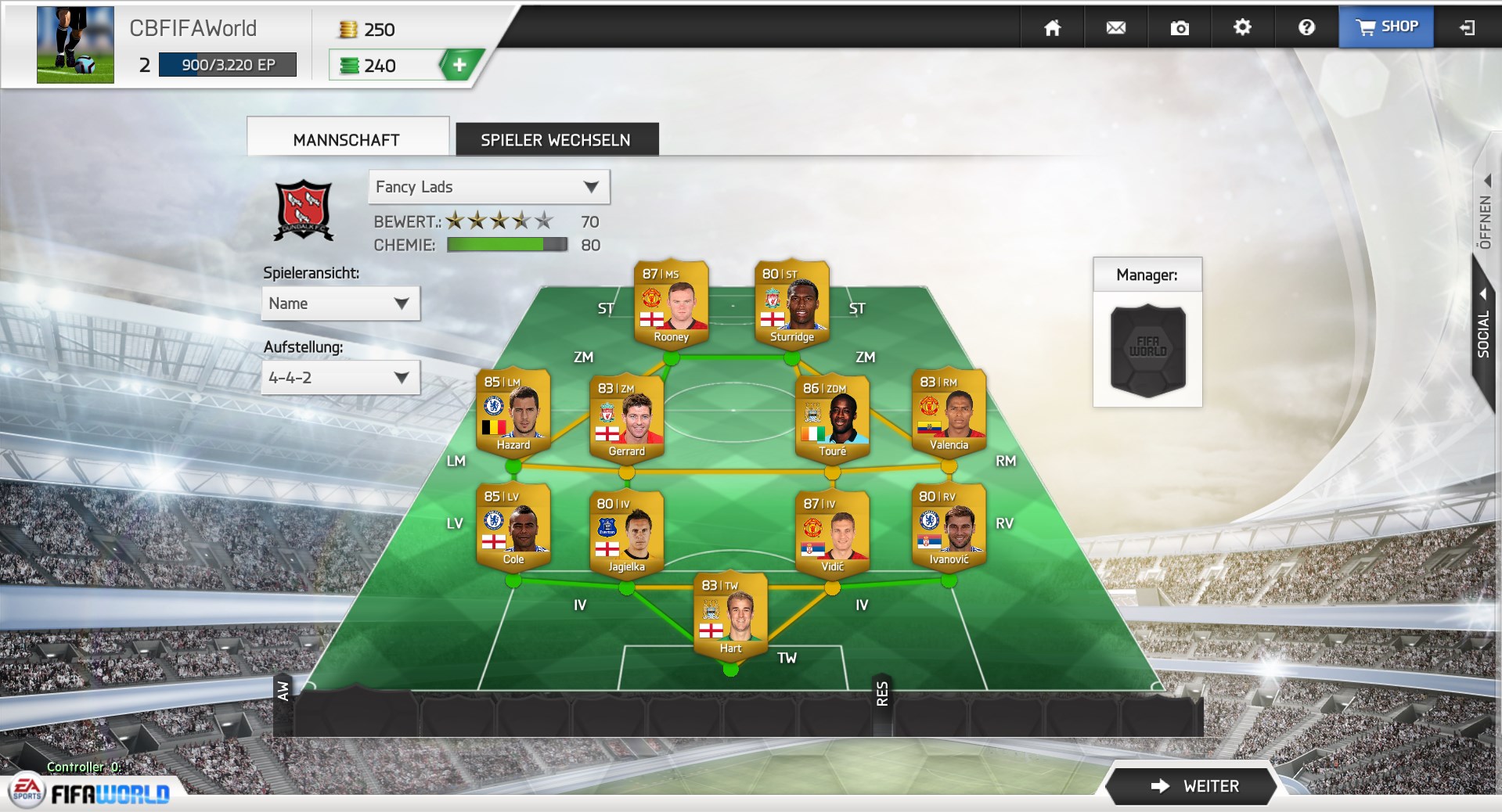The width and height of the screenshot is (1502, 812).
Task: Click the camera screenshot icon
Action: [1179, 28]
